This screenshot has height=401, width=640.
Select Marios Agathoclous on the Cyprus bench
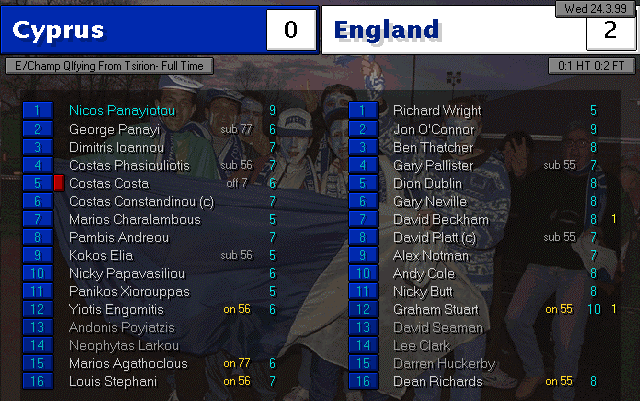coord(127,363)
